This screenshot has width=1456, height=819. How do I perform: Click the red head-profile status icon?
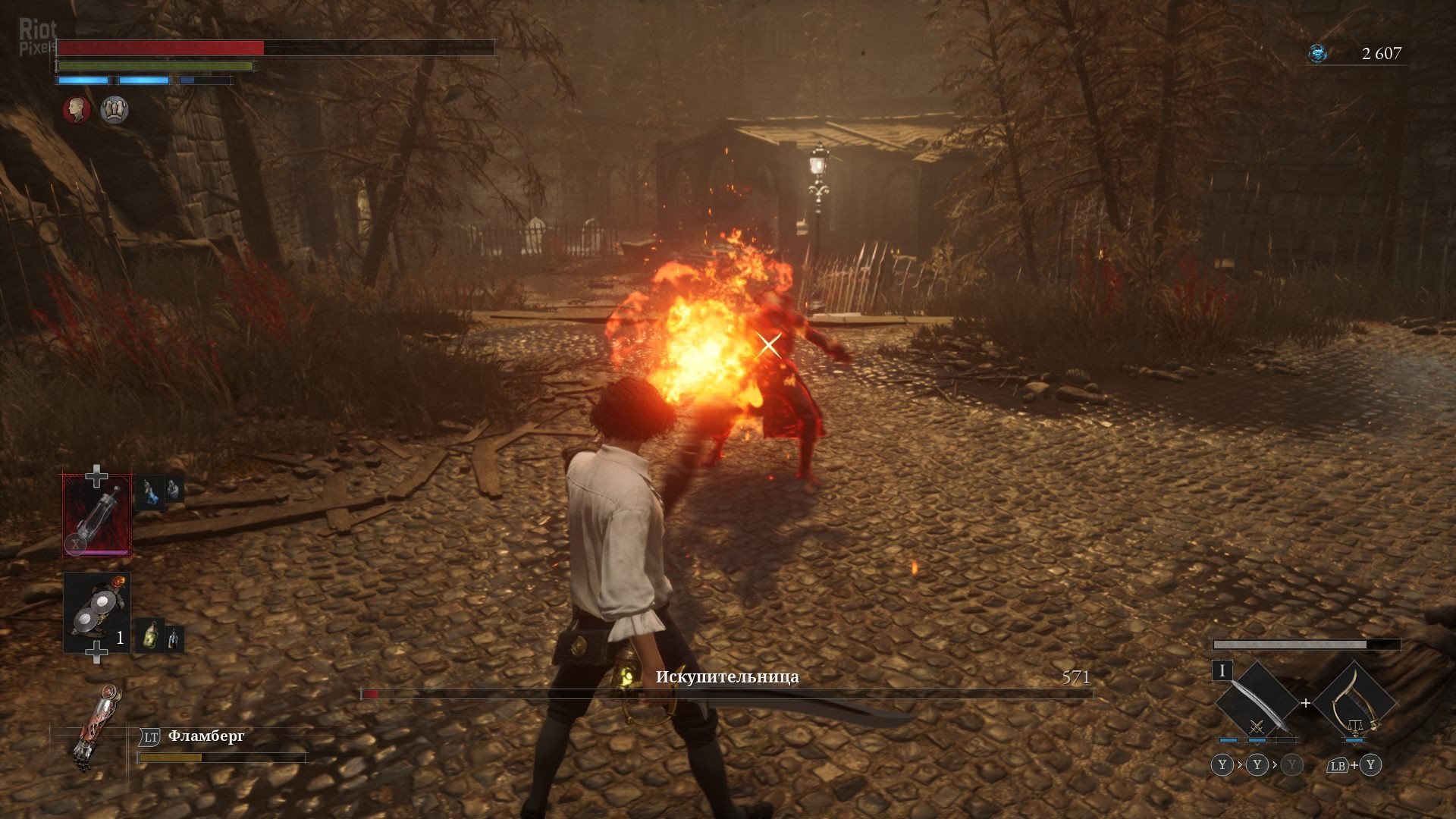(77, 110)
